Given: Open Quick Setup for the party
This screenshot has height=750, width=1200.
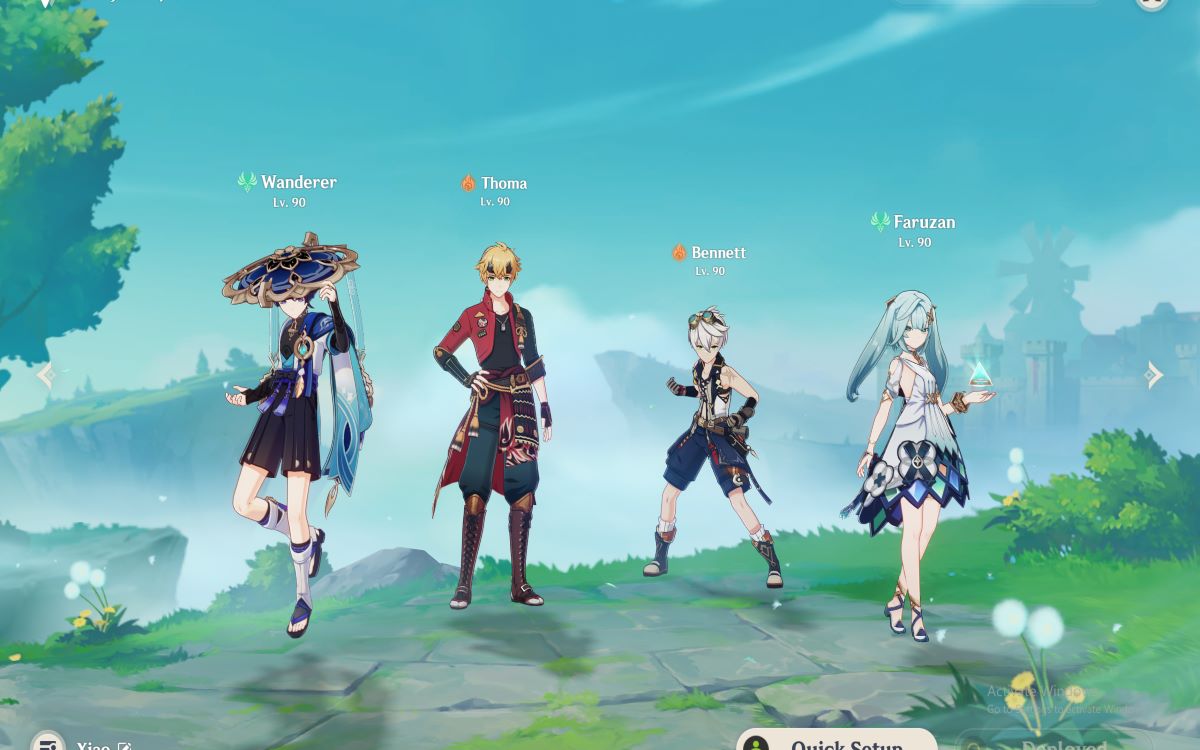Looking at the screenshot, I should pos(836,742).
